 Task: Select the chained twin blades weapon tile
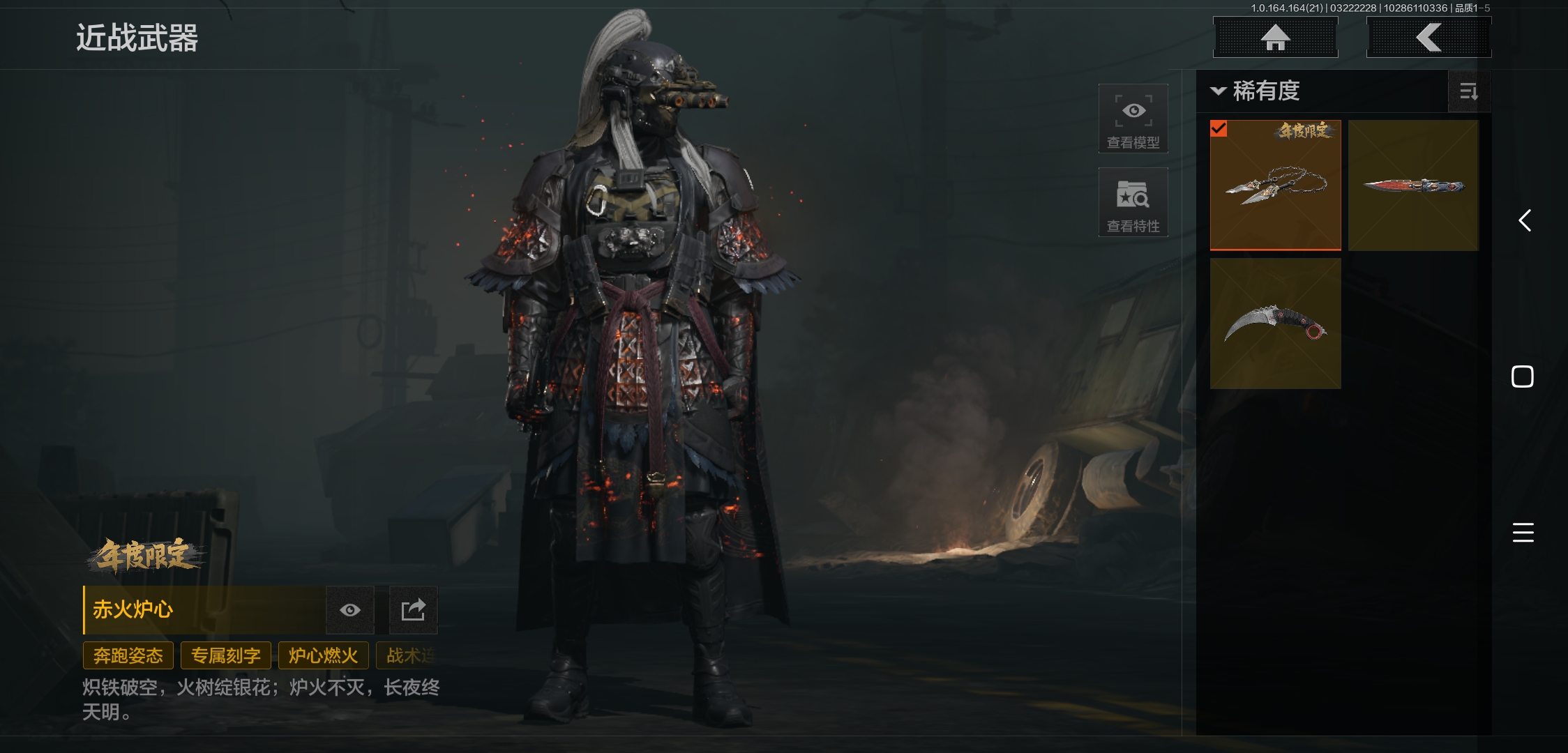point(1275,185)
